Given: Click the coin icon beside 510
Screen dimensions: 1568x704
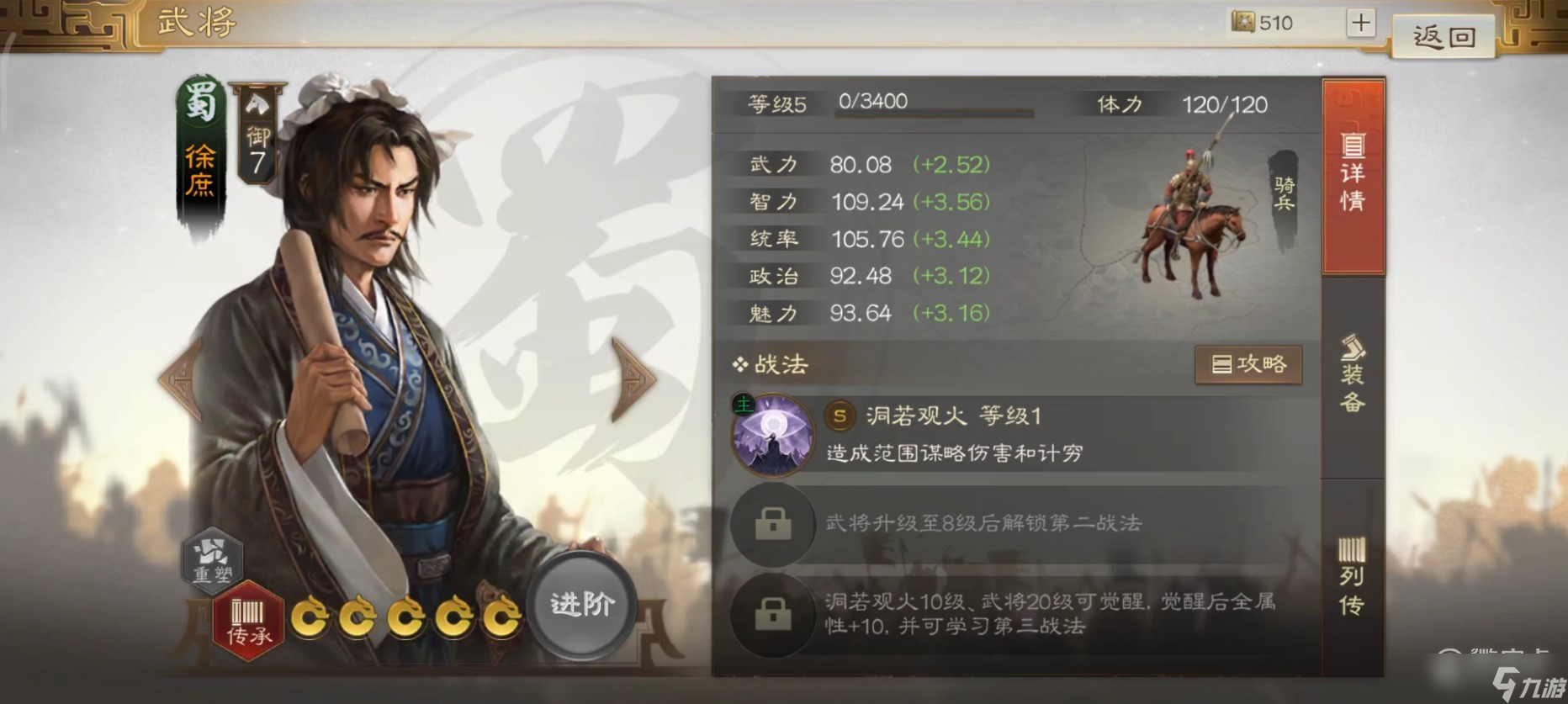Looking at the screenshot, I should (1242, 23).
